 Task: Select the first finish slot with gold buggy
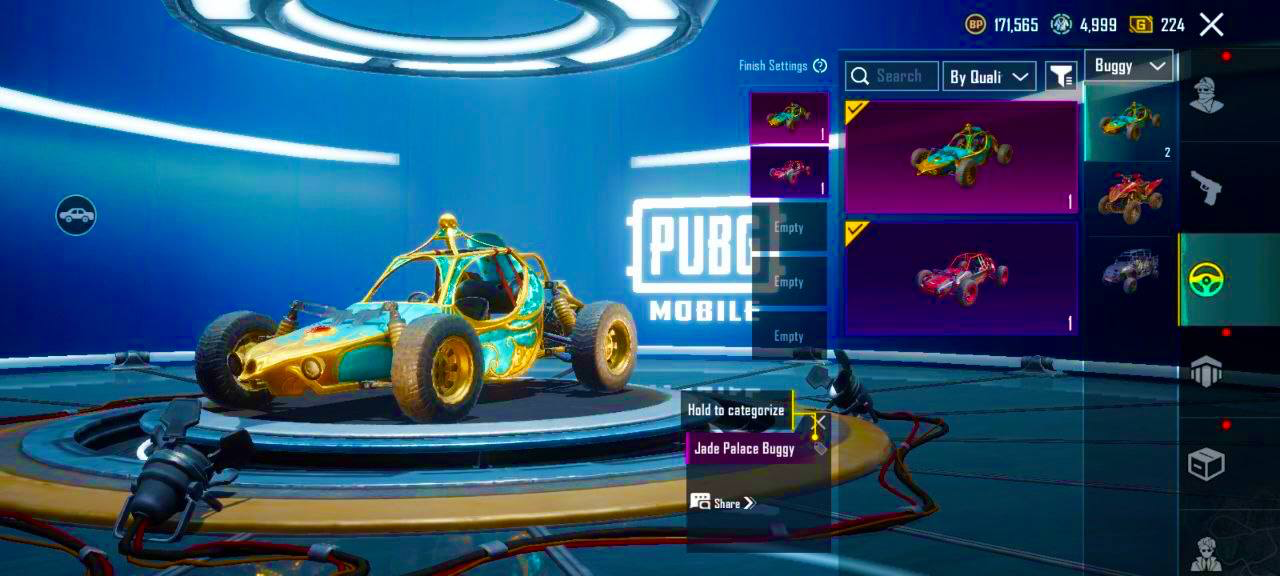[789, 118]
